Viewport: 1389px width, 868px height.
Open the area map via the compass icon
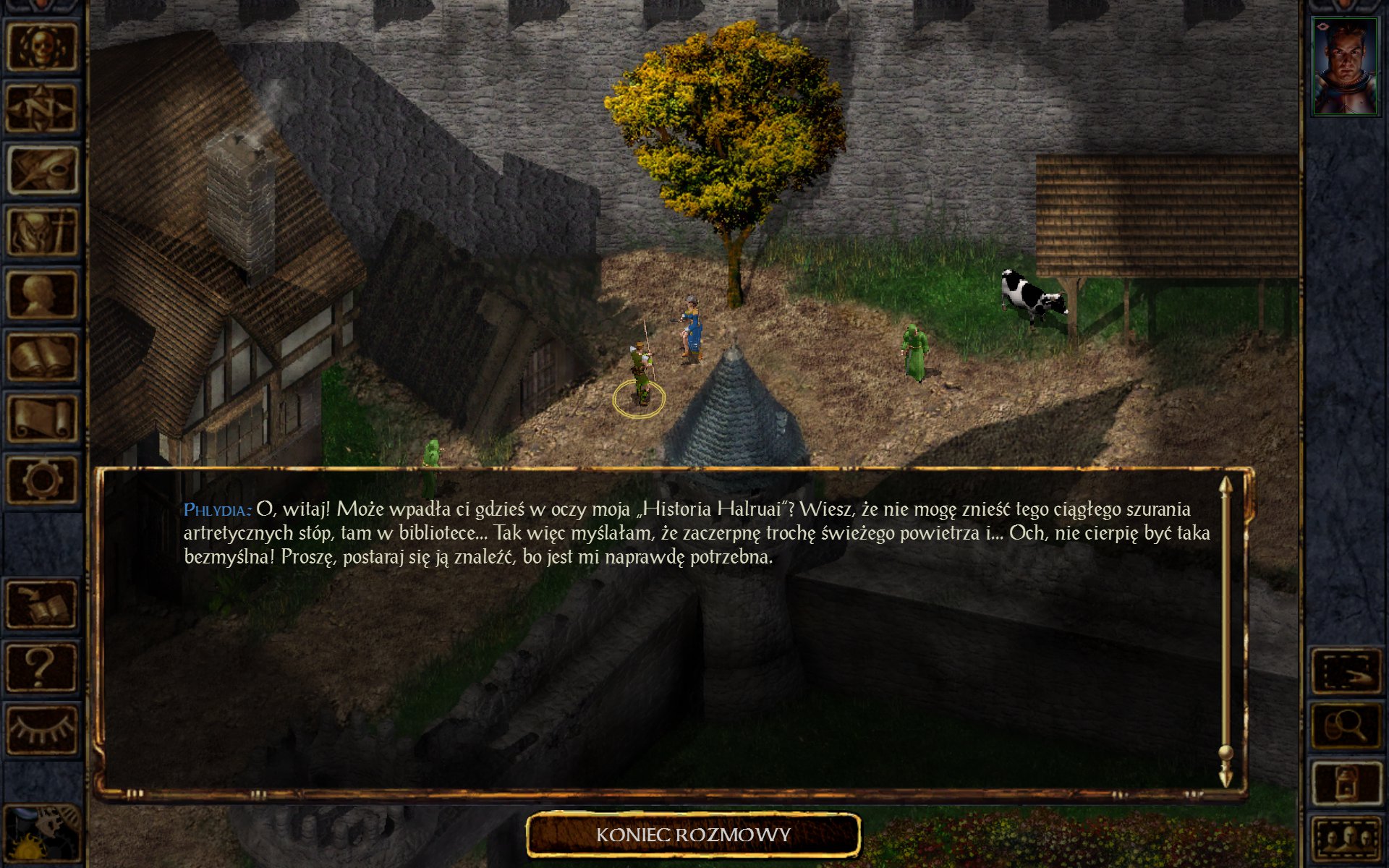pyautogui.click(x=42, y=108)
